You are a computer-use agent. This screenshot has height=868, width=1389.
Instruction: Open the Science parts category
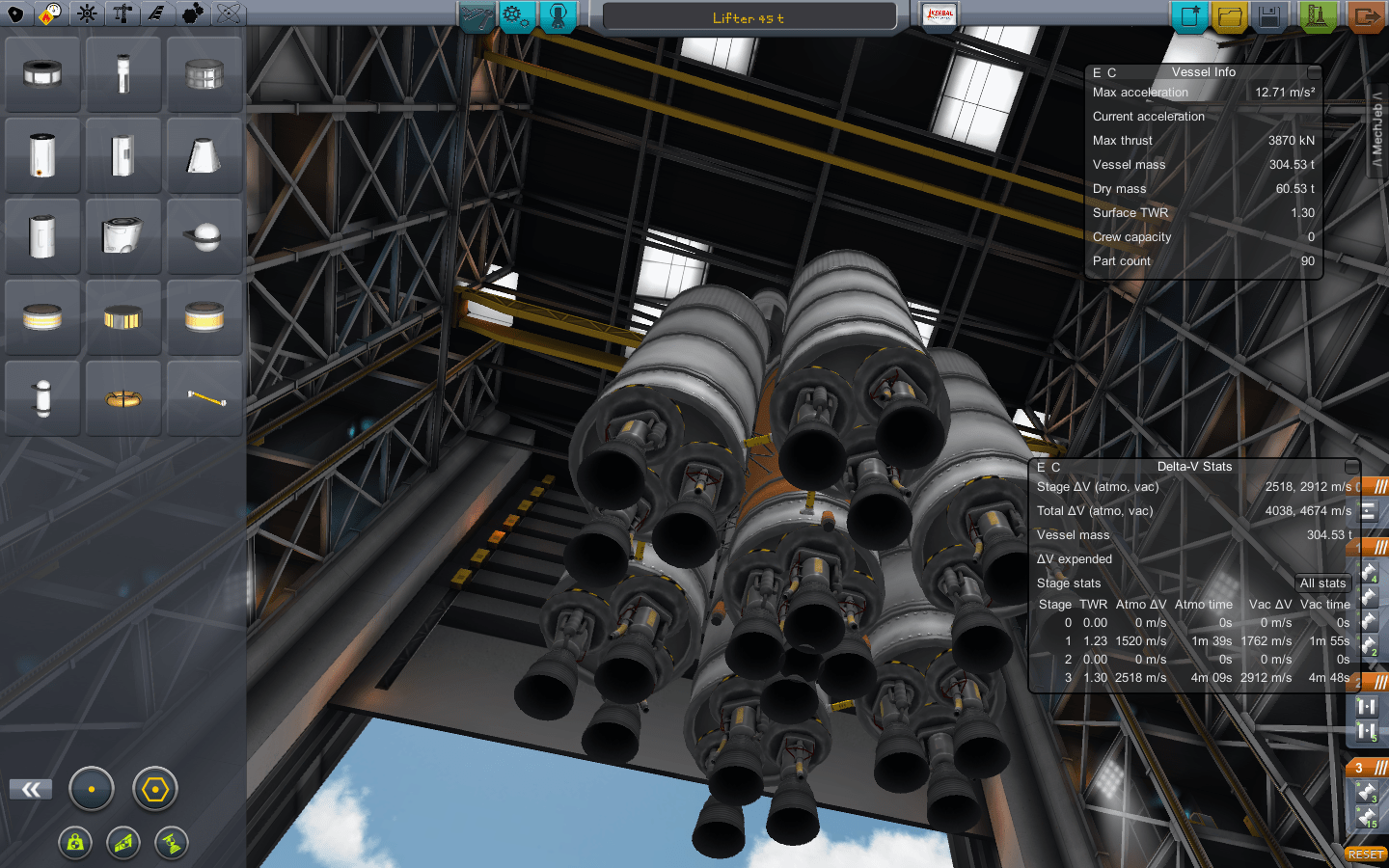[227, 14]
